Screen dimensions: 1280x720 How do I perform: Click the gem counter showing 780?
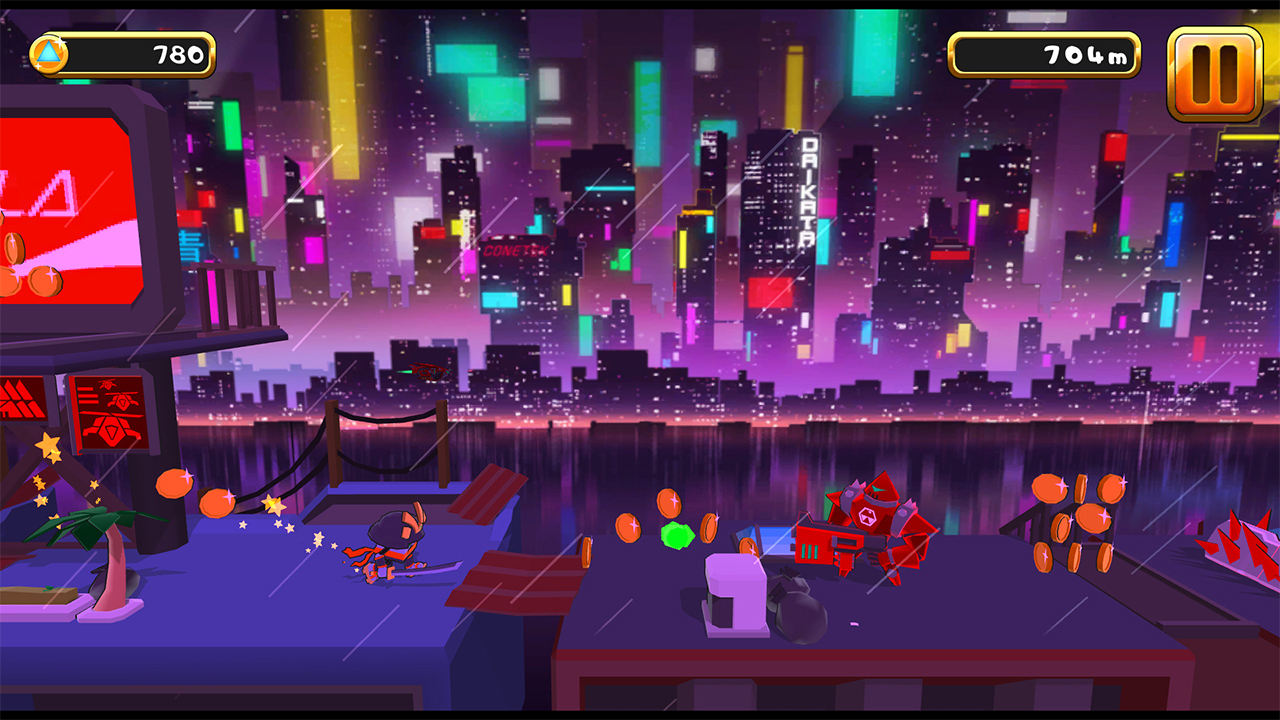click(x=130, y=56)
